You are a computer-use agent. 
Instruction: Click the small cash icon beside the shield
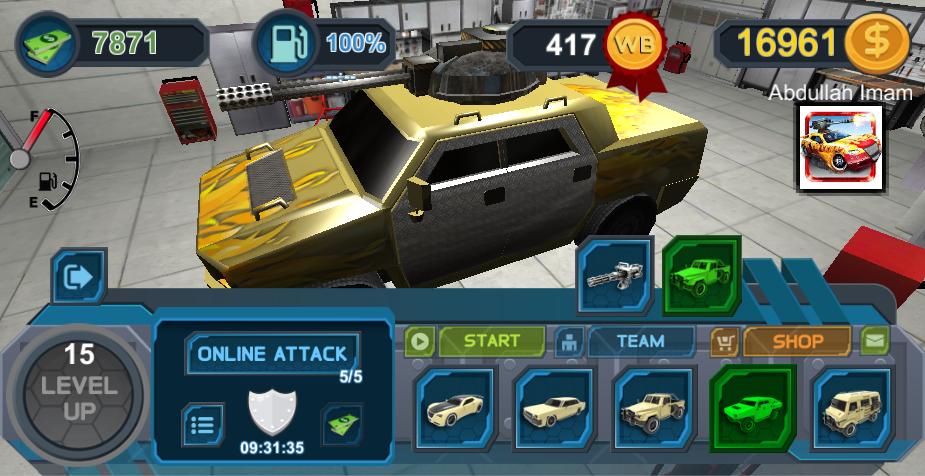[x=341, y=423]
